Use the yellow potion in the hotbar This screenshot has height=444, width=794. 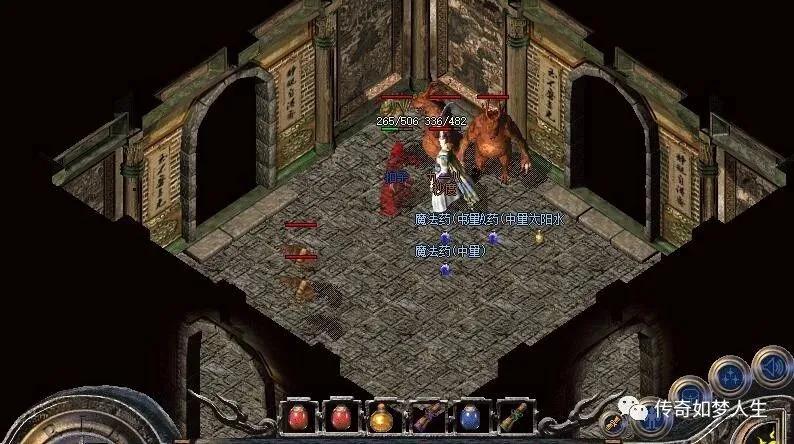382,417
